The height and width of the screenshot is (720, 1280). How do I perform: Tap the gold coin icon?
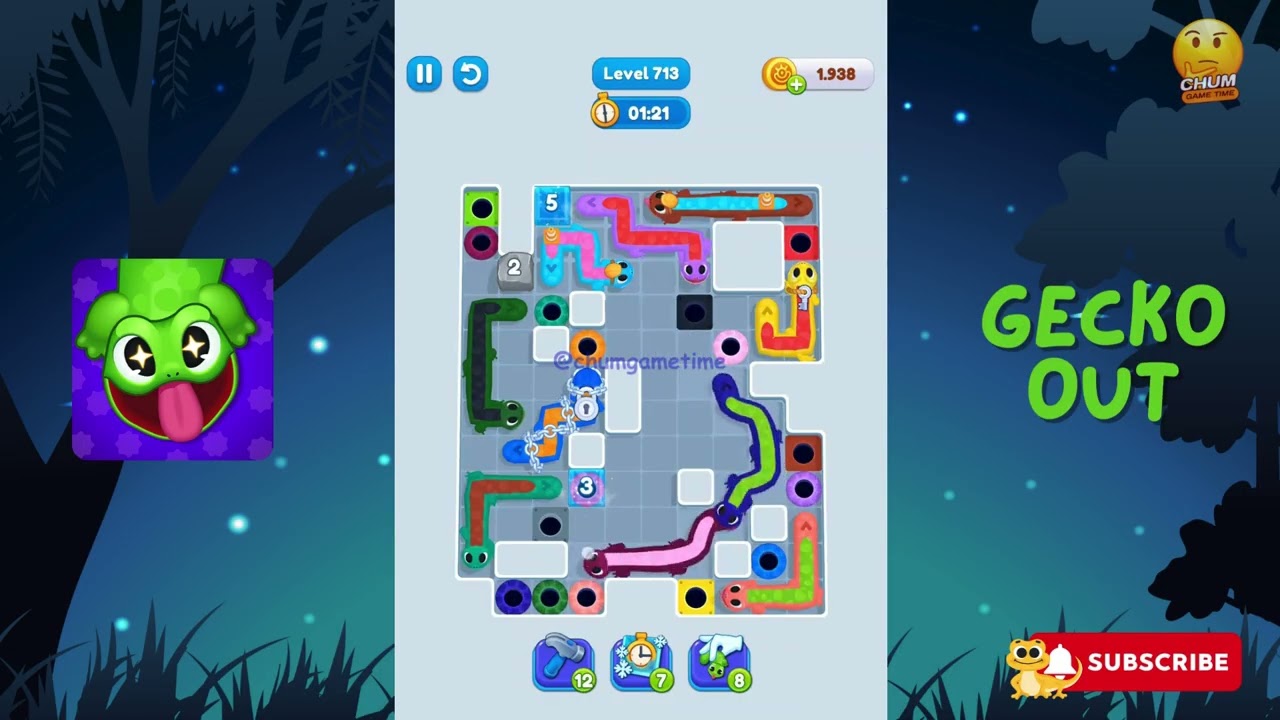tap(780, 73)
